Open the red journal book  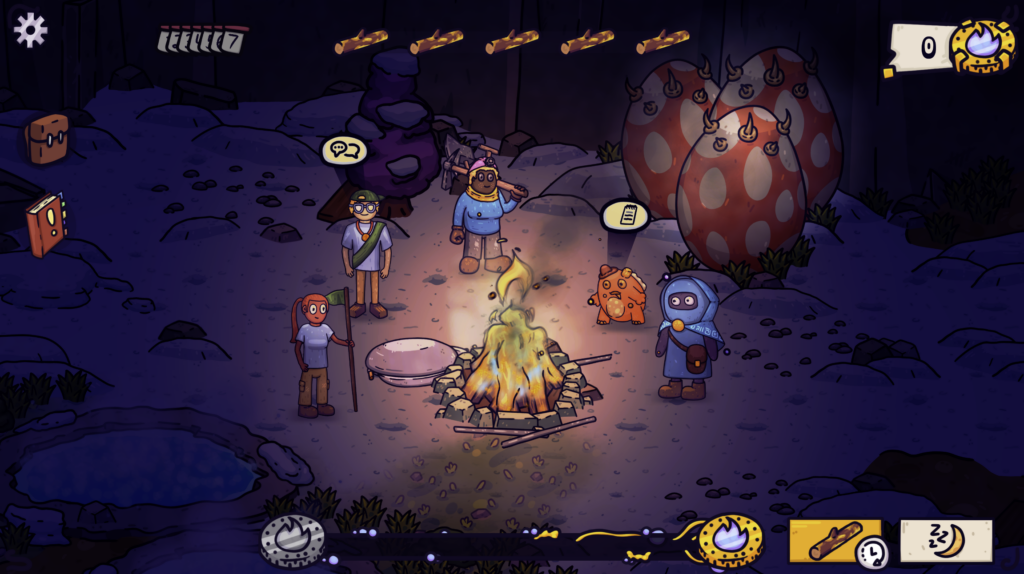click(x=45, y=223)
